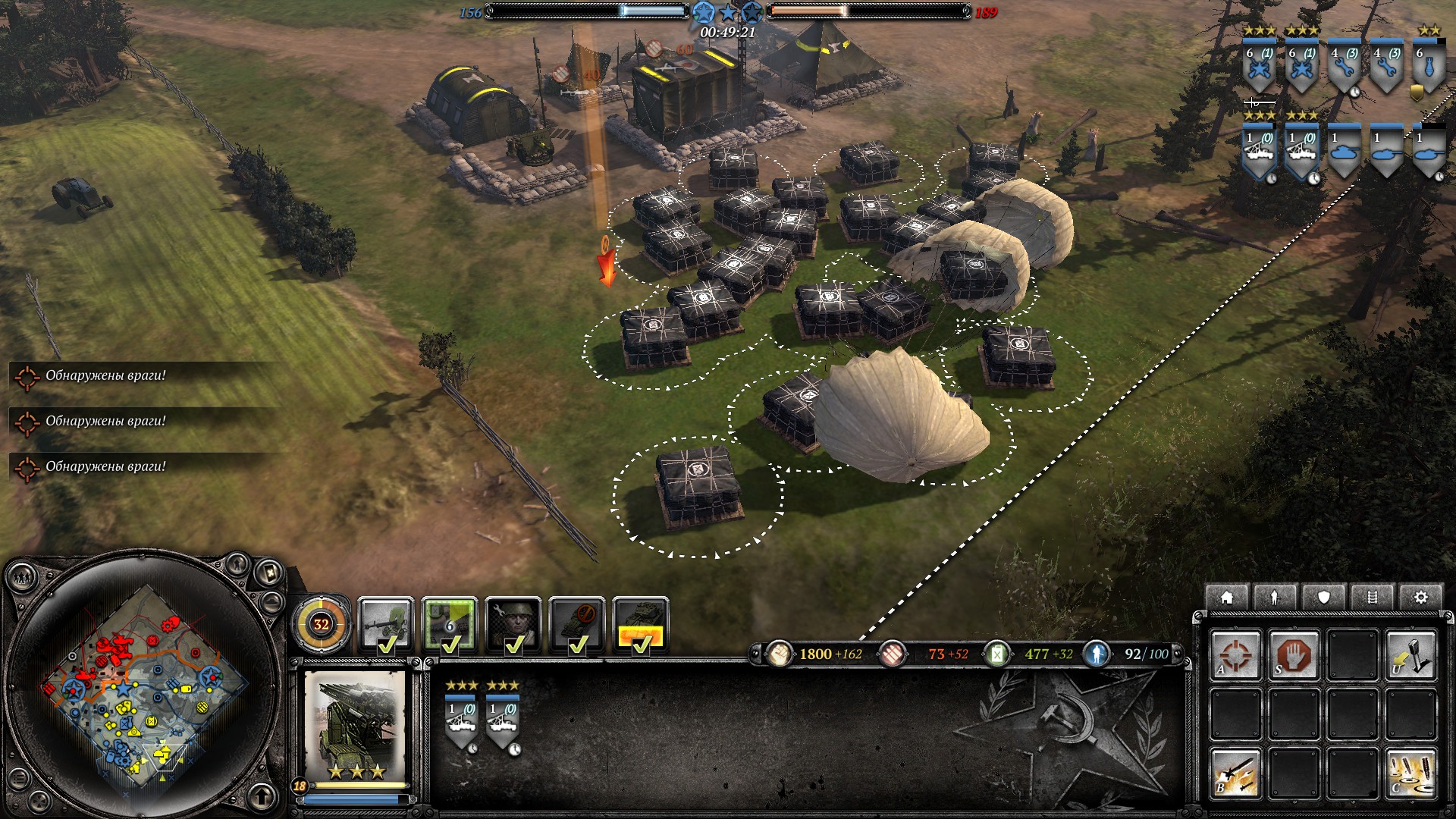Use the attack ground shells ability
The height and width of the screenshot is (819, 1456).
tap(1410, 773)
